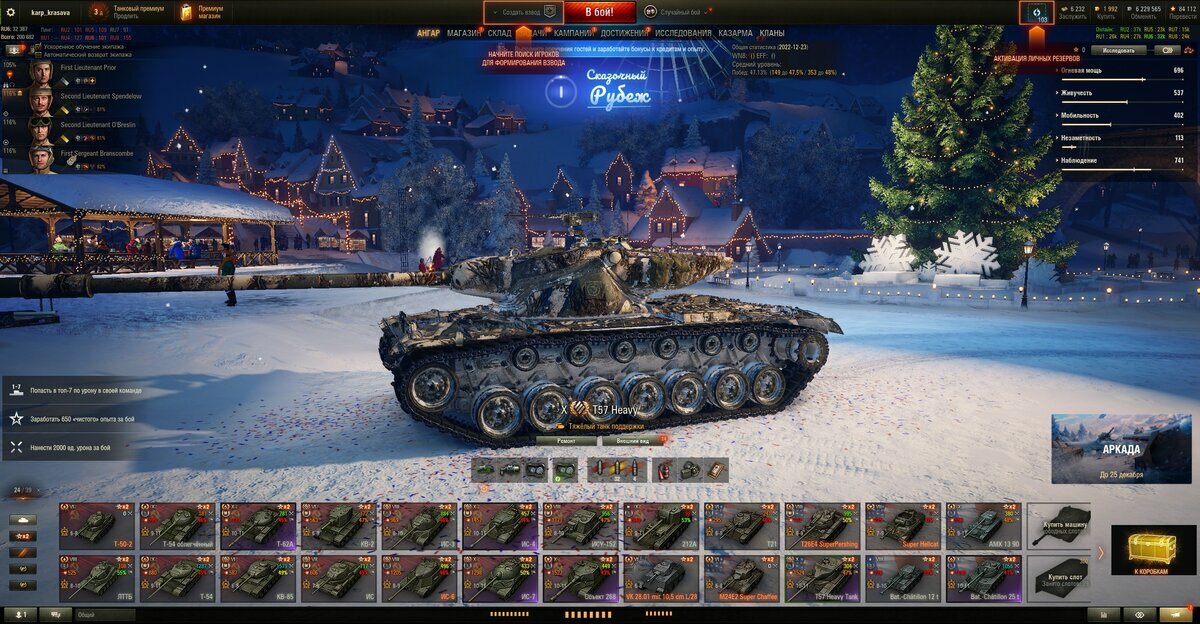Select the ИС-7 tank in the carousel

coord(499,578)
